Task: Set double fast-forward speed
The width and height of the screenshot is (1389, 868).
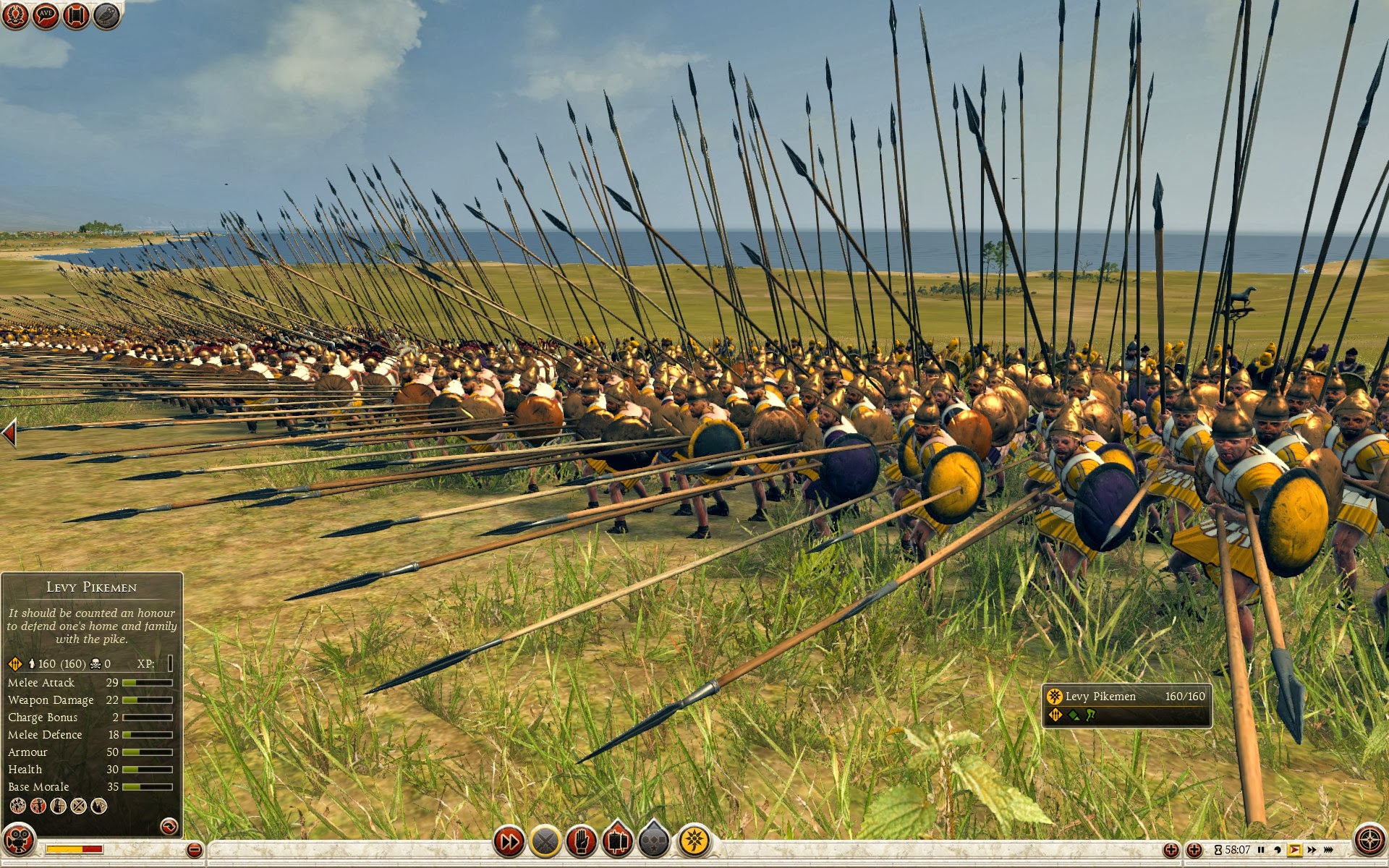Action: pyautogui.click(x=1312, y=850)
